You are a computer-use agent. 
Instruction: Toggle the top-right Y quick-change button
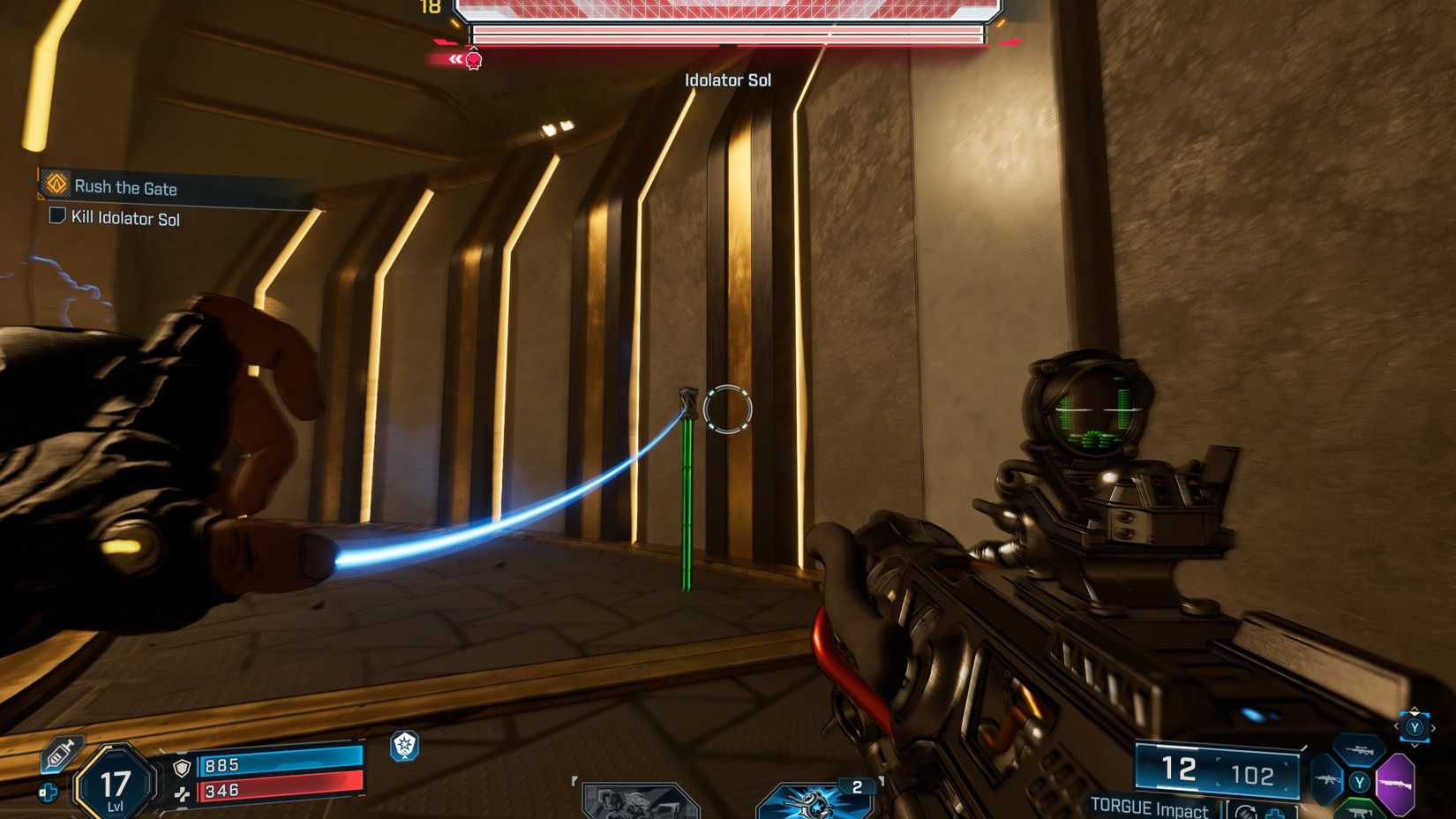click(x=1415, y=728)
